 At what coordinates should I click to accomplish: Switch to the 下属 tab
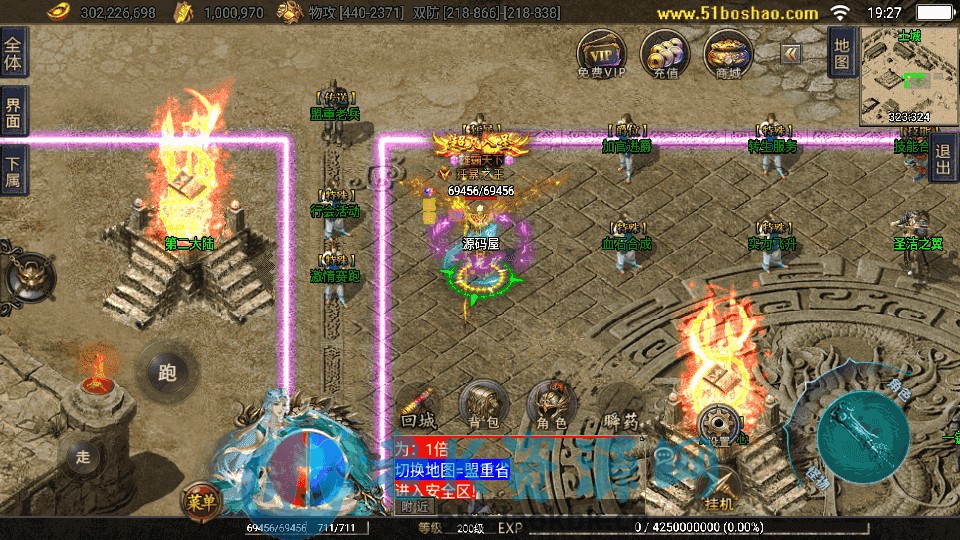(x=13, y=171)
